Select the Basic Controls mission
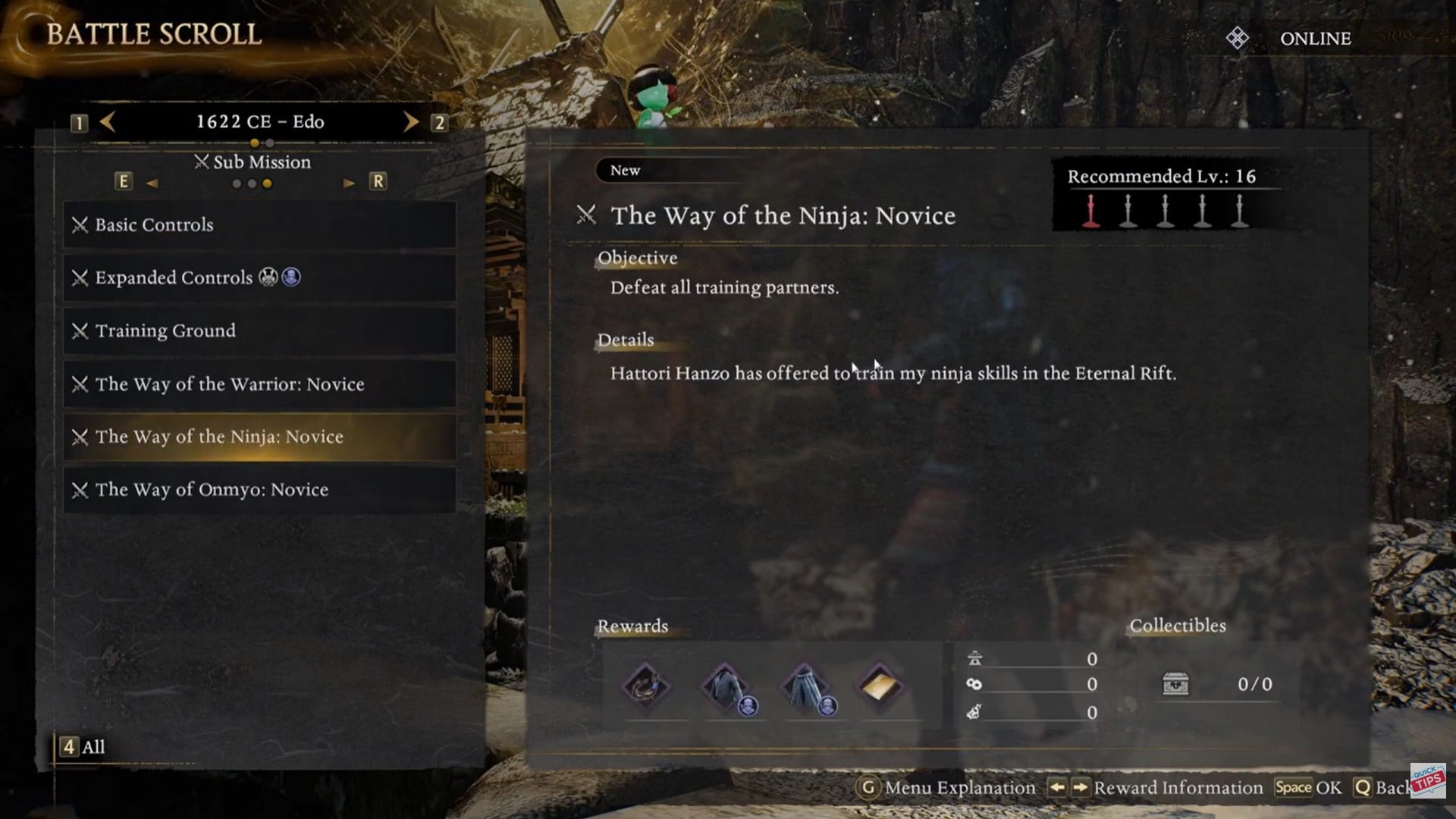The height and width of the screenshot is (819, 1456). [x=259, y=225]
